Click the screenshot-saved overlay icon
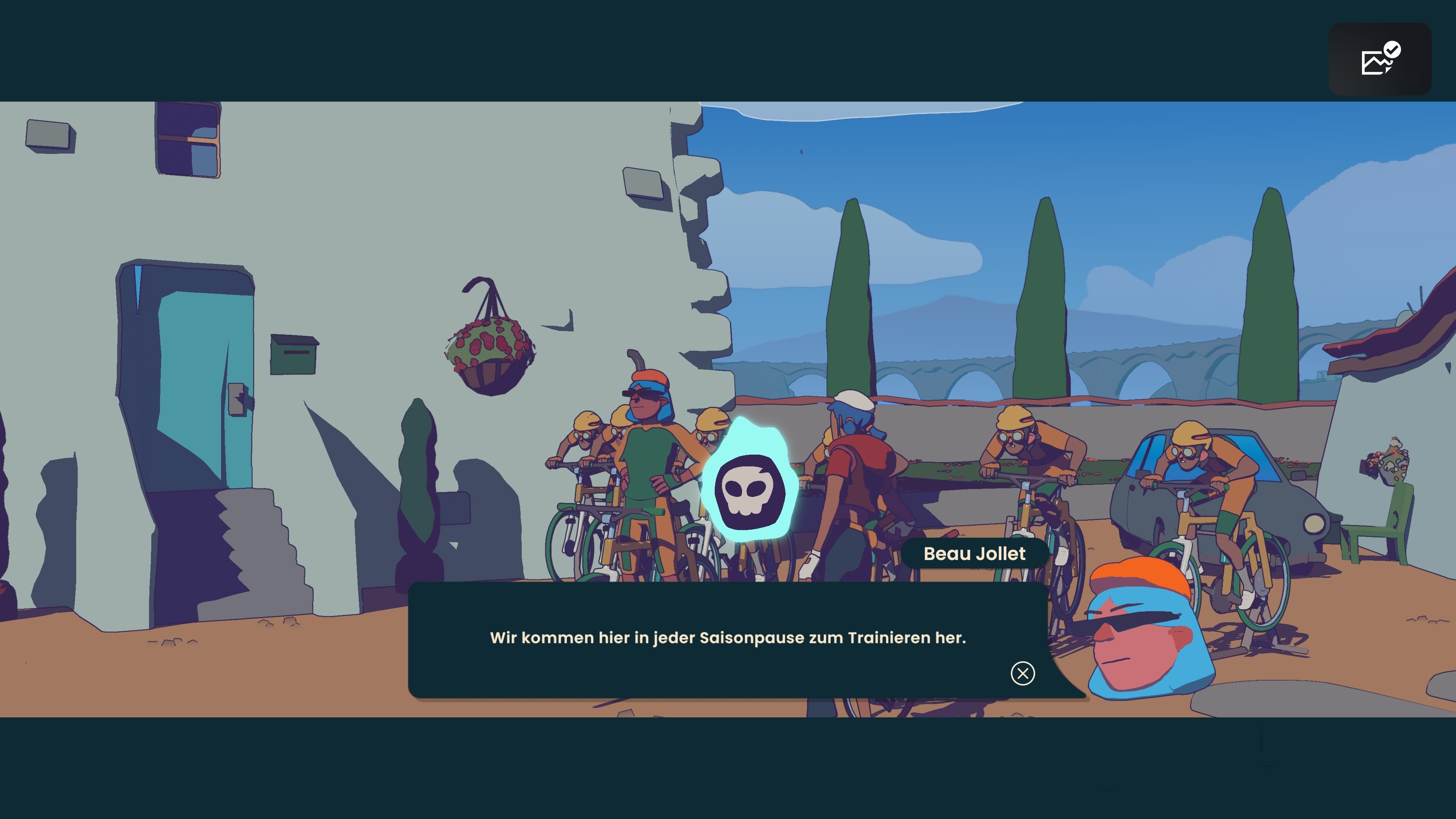1456x819 pixels. click(x=1379, y=60)
